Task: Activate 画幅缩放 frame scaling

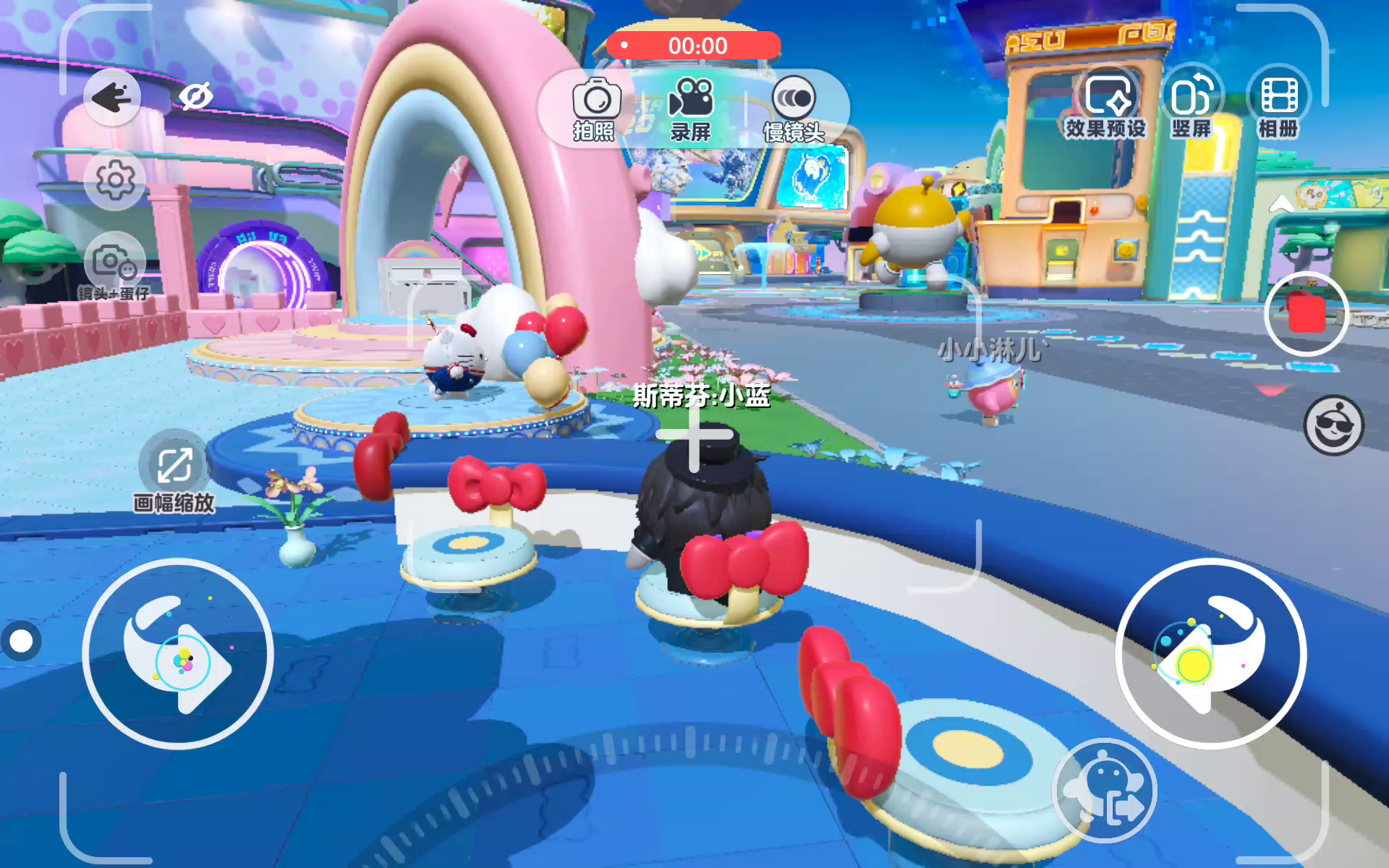Action: pos(174,472)
